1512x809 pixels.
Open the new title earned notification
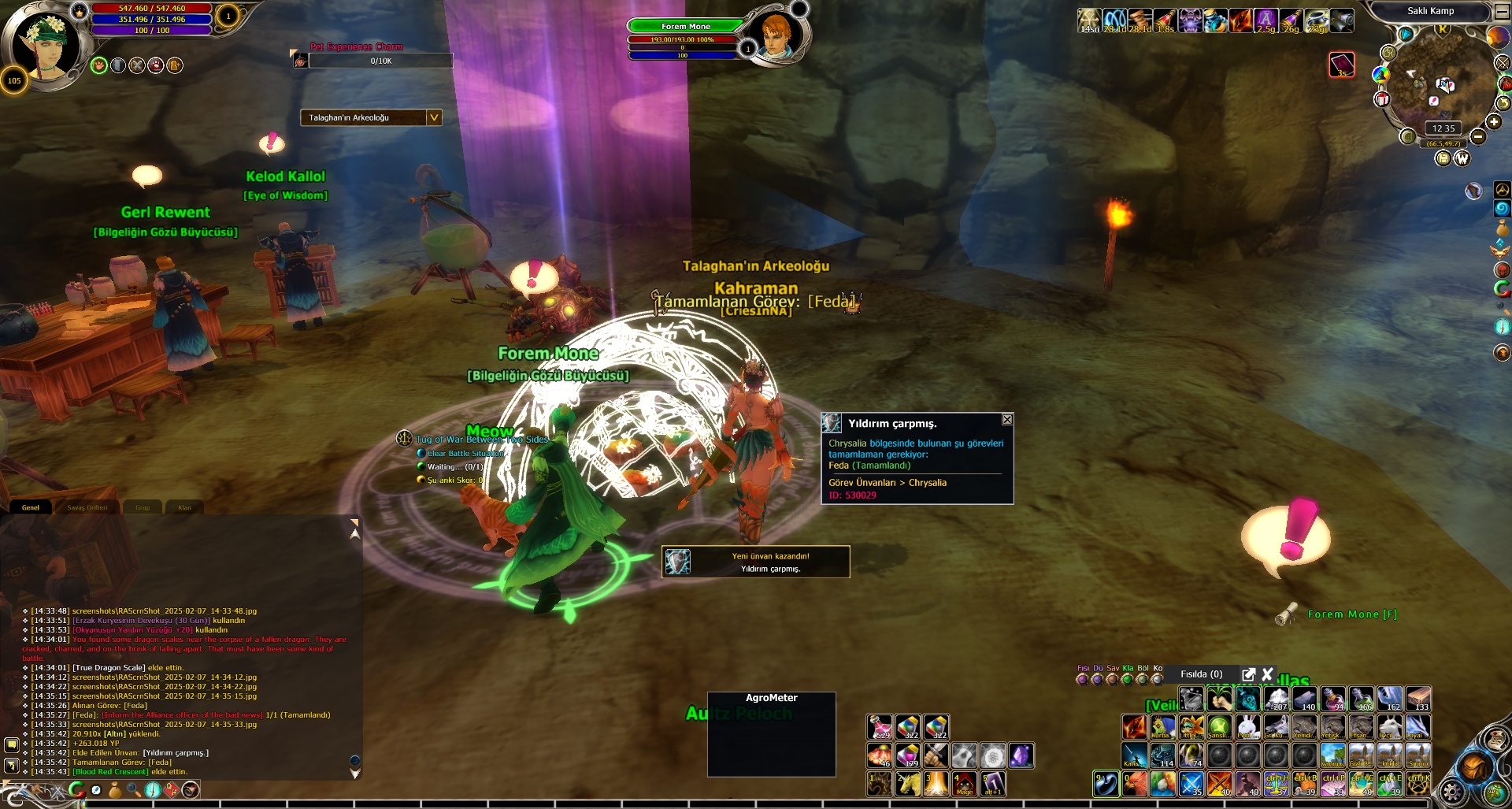pyautogui.click(x=756, y=562)
